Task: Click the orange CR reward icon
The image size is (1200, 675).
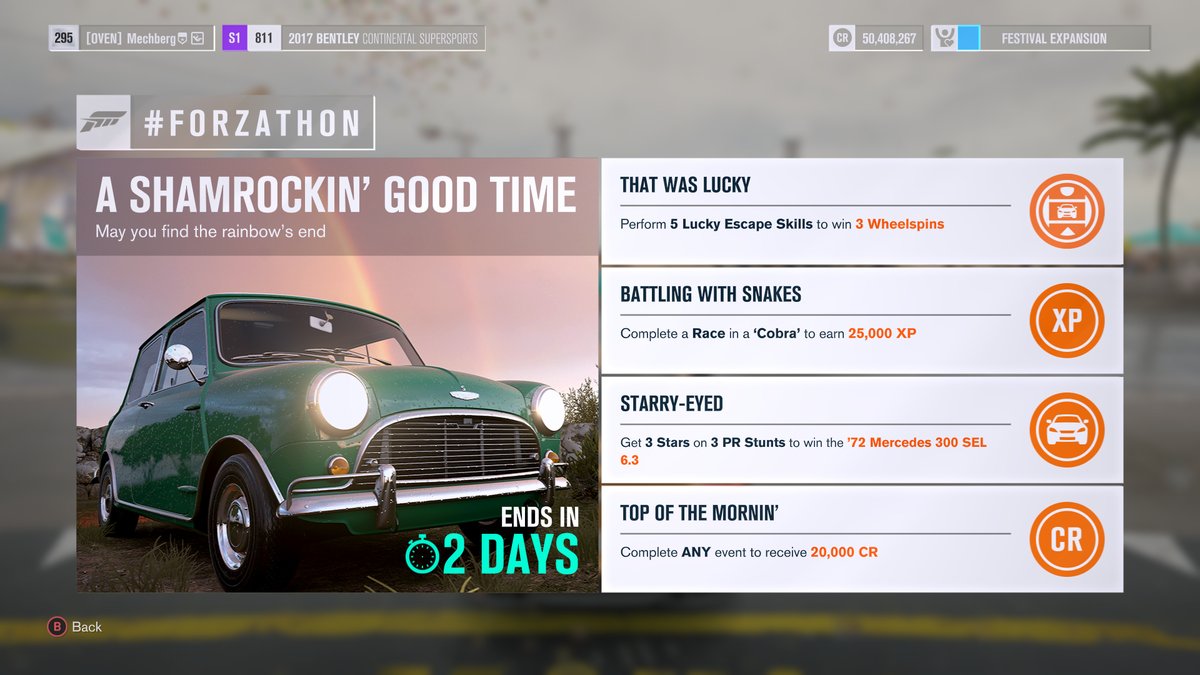Action: (1066, 539)
